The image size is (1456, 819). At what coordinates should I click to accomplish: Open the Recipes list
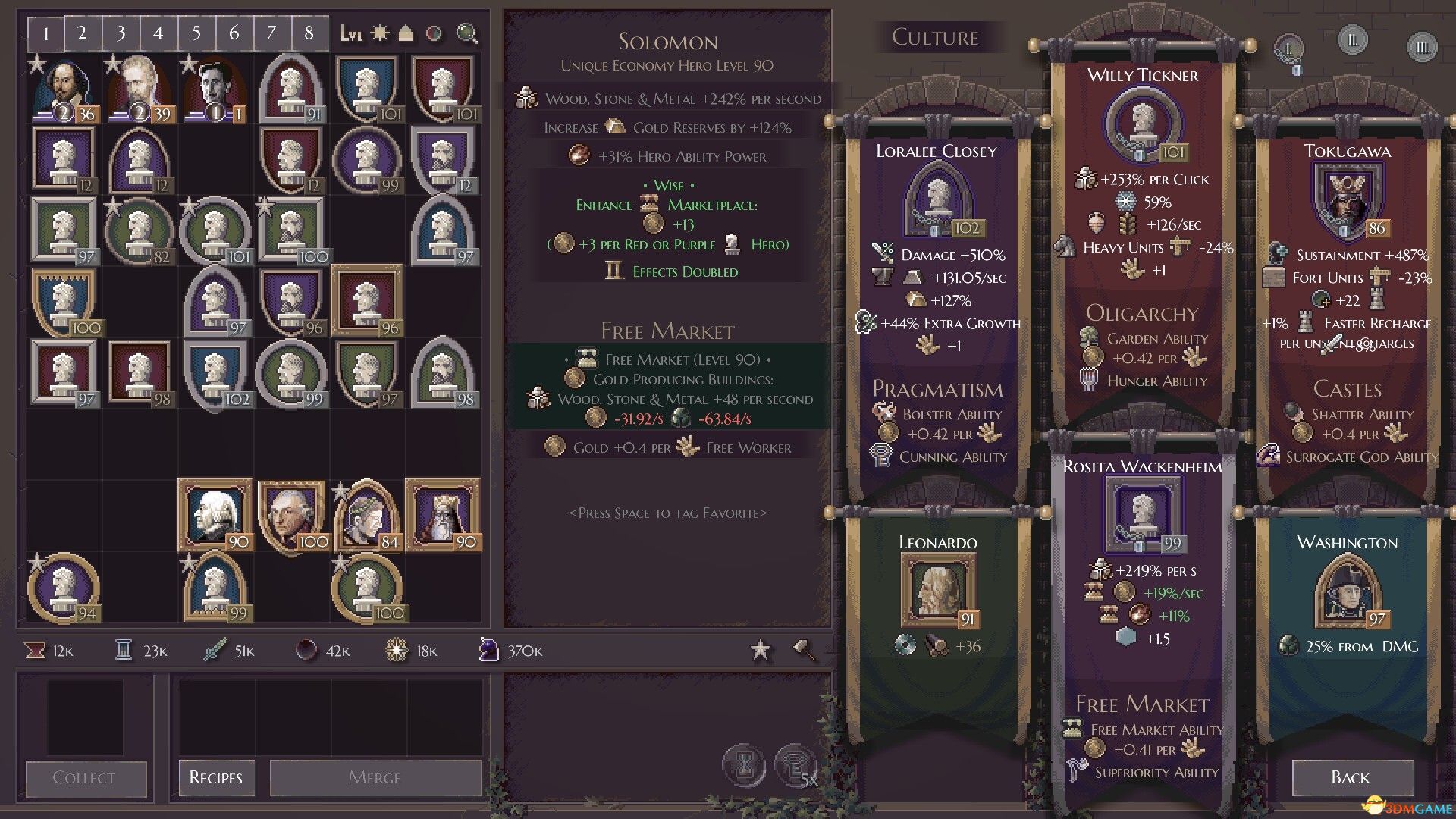pyautogui.click(x=216, y=777)
